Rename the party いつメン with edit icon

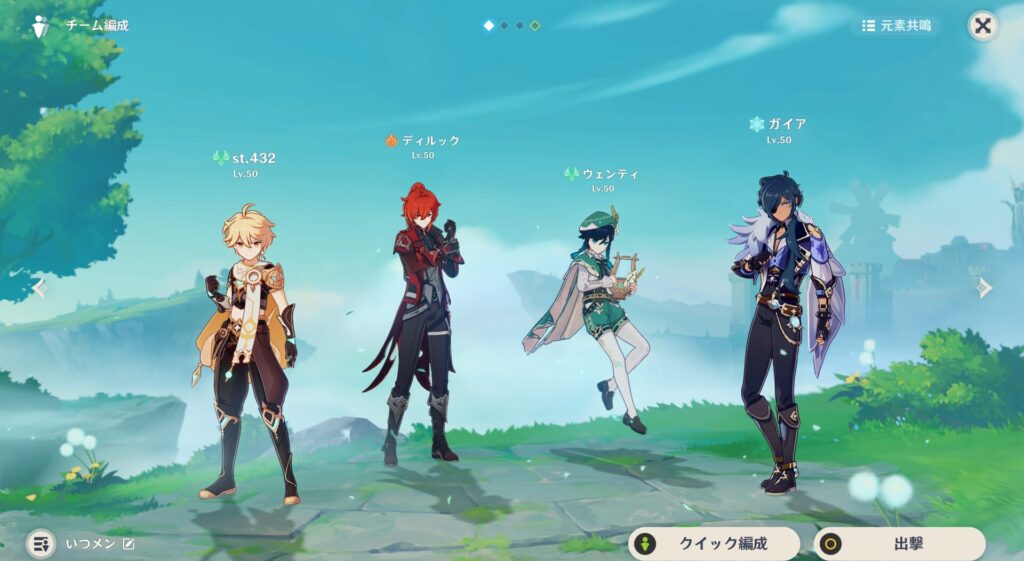pyautogui.click(x=128, y=543)
